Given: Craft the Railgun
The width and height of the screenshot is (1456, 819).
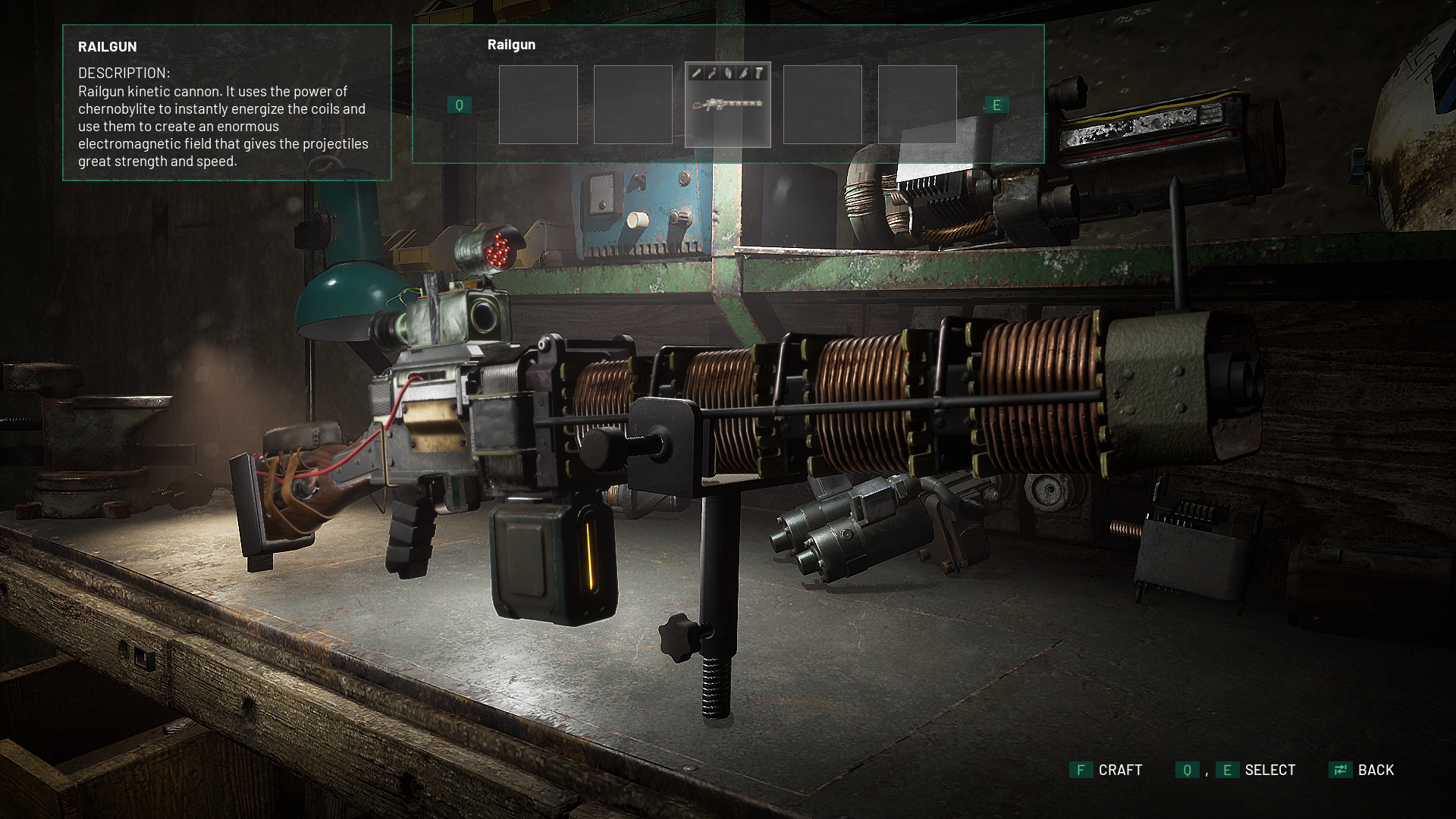Looking at the screenshot, I should coord(1106,770).
